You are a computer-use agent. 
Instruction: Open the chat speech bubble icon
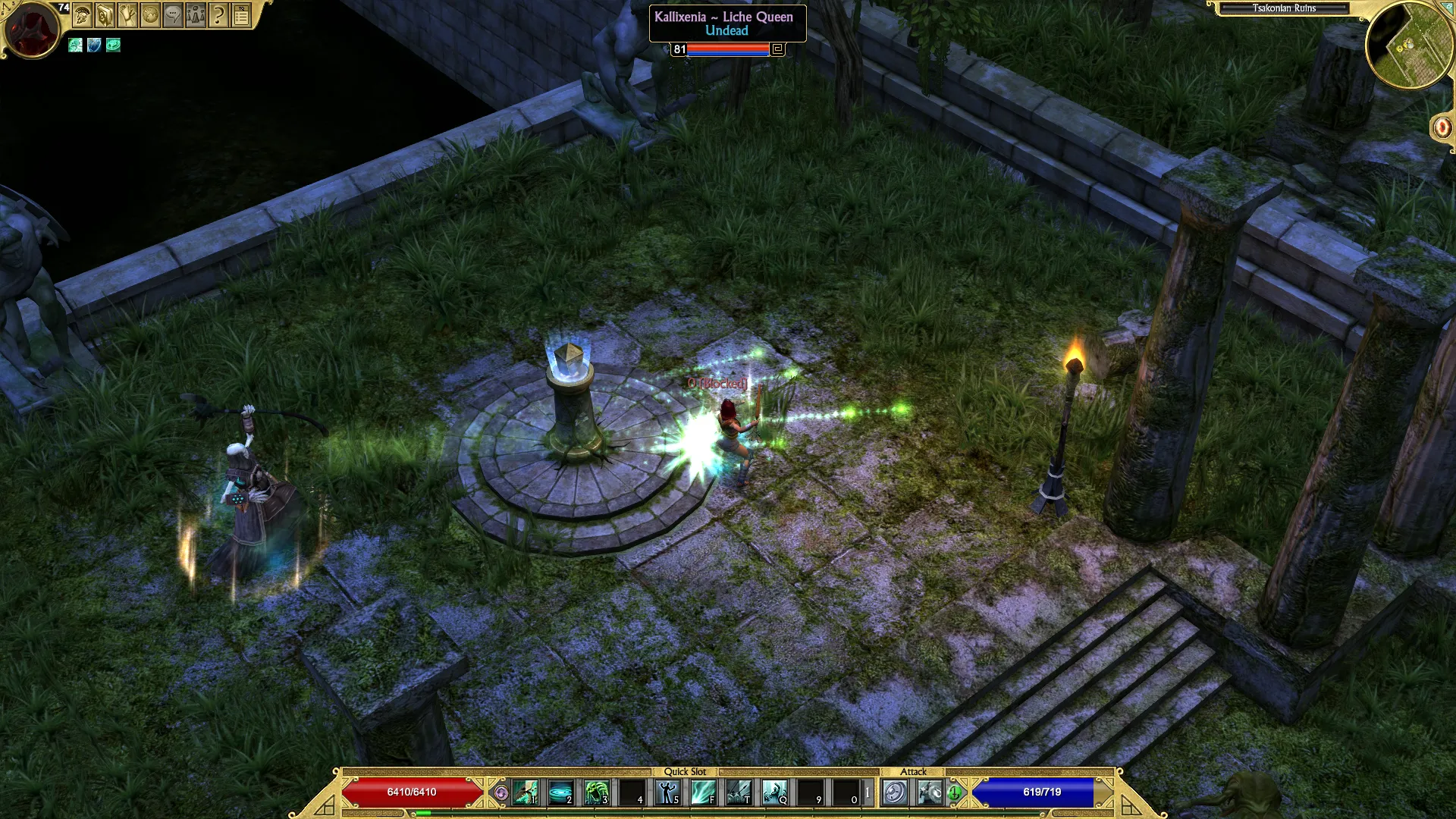click(173, 15)
